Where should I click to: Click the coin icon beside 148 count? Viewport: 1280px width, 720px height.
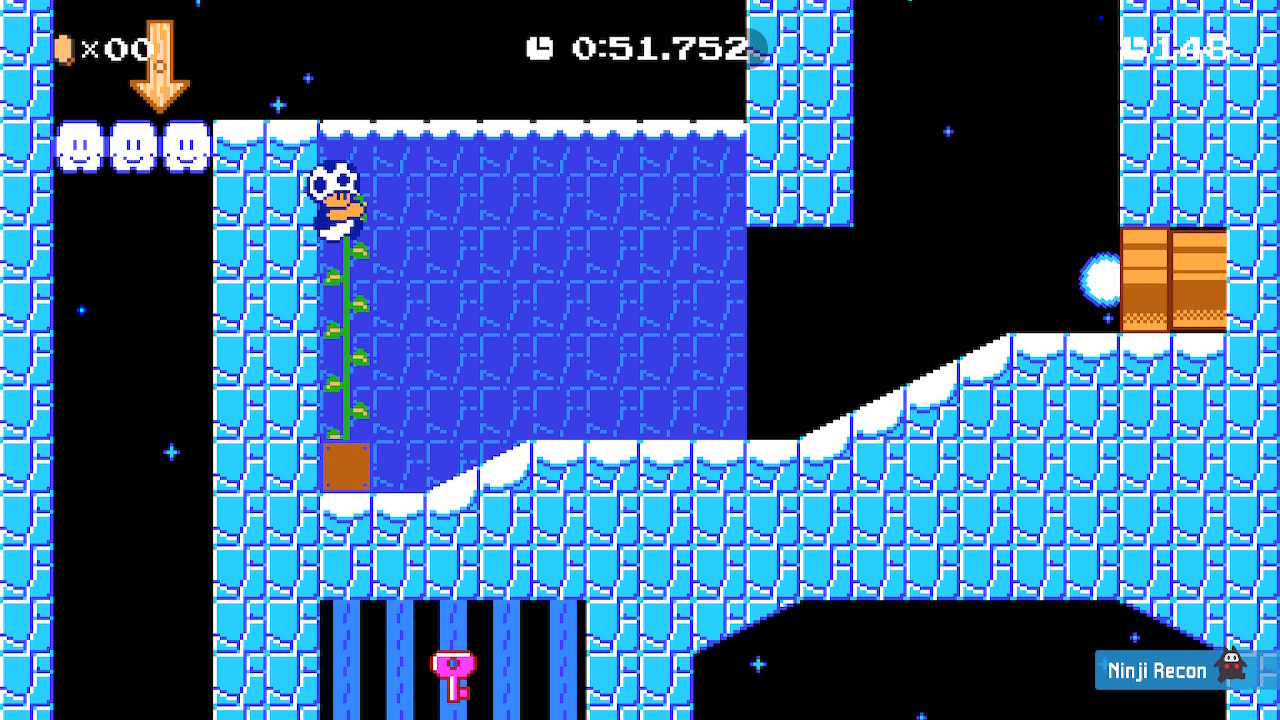(1135, 45)
